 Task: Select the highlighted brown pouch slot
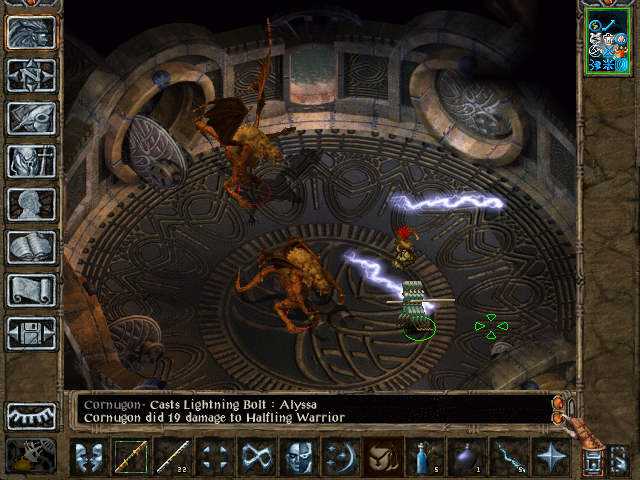coord(383,457)
